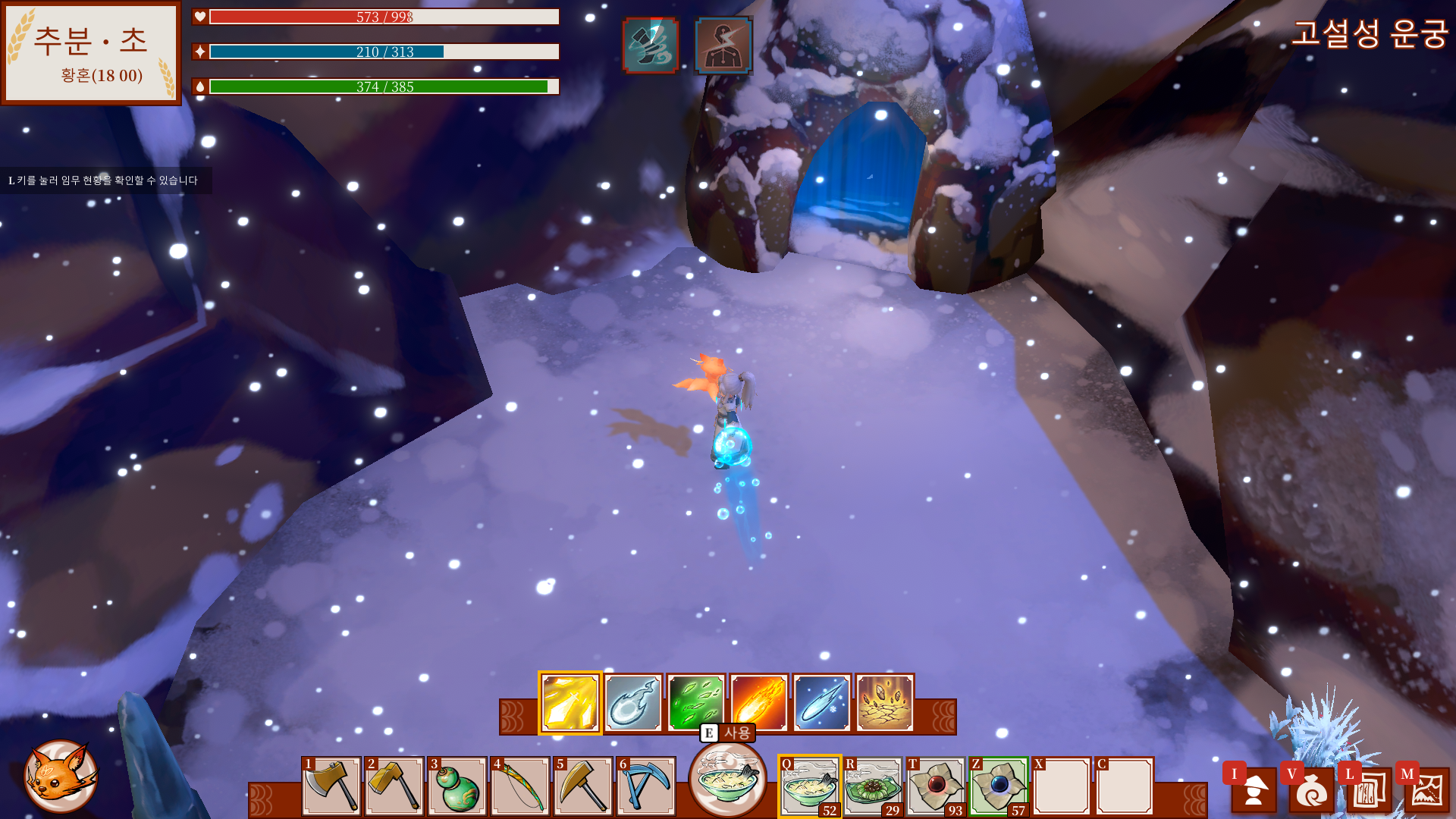Use the fish soup in slot Q
The height and width of the screenshot is (819, 1456).
pyautogui.click(x=809, y=786)
